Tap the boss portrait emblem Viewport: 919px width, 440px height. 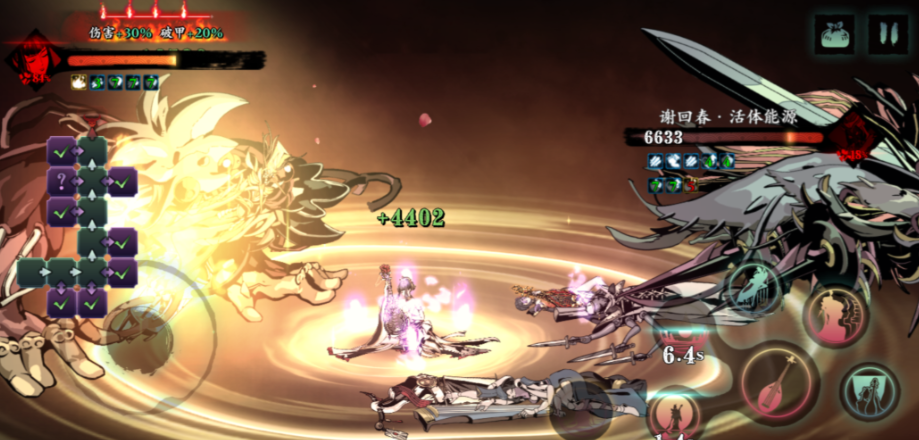point(853,138)
